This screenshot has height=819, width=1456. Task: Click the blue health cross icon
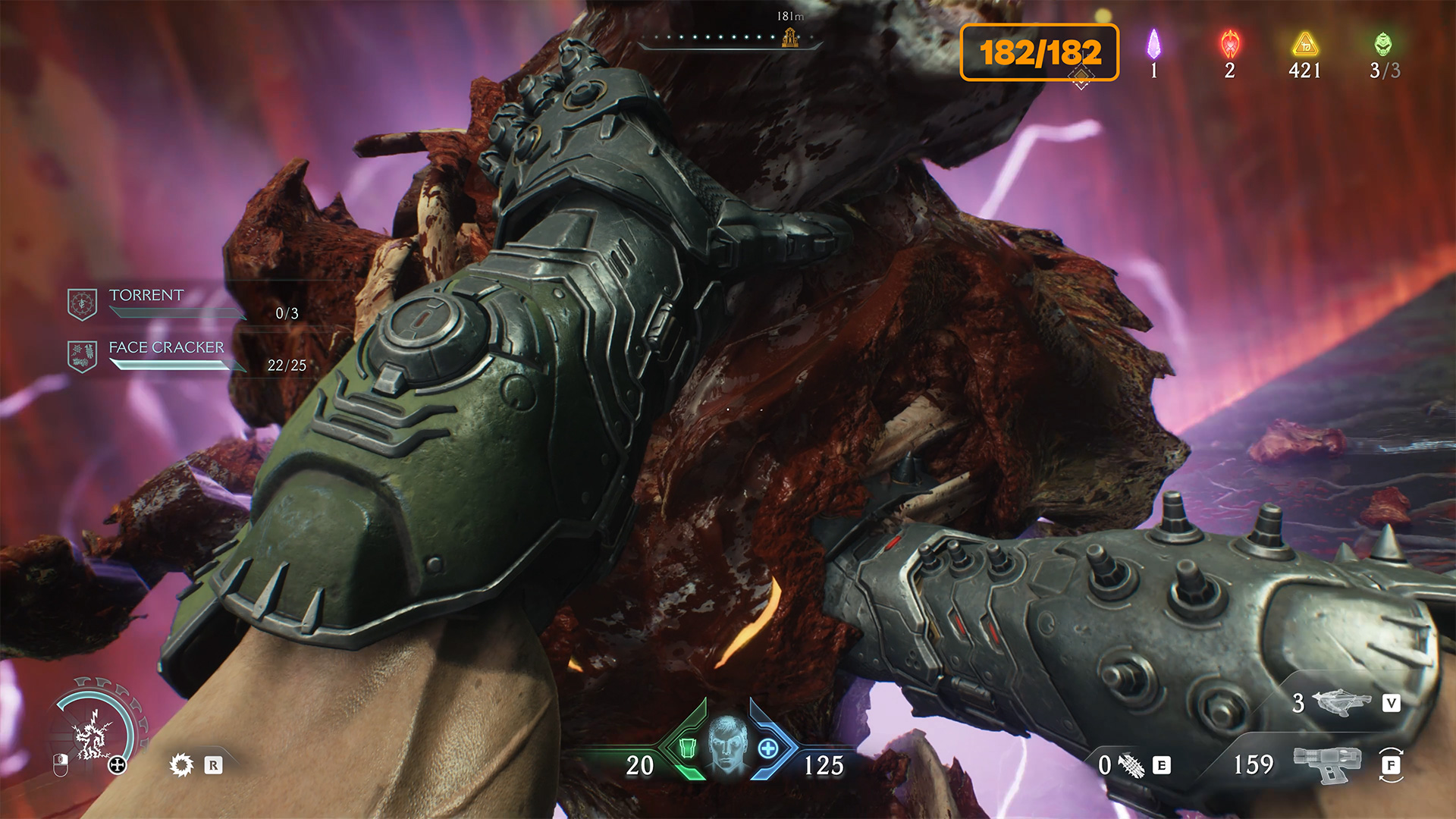(768, 748)
